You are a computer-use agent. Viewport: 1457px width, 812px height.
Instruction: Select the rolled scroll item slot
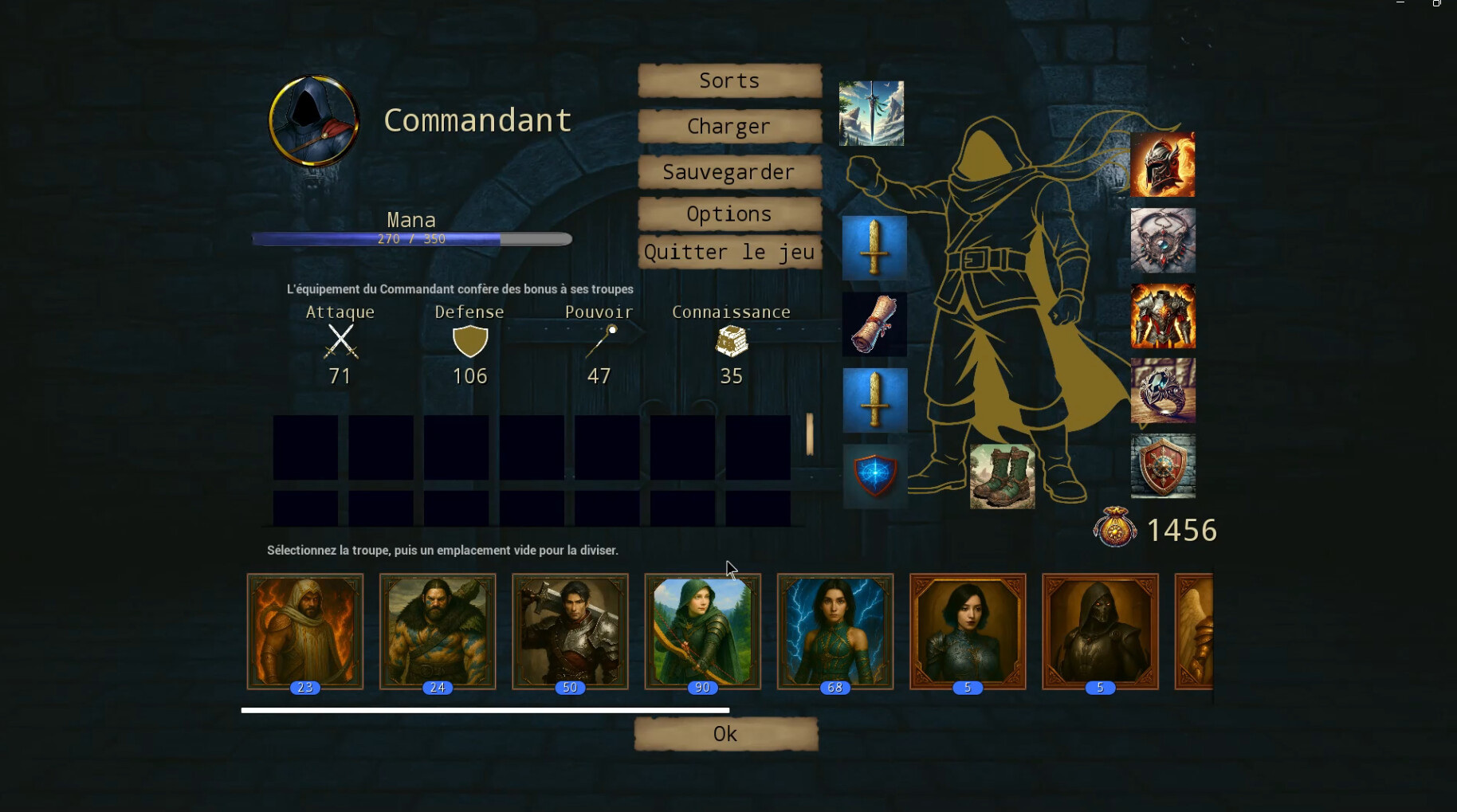874,324
